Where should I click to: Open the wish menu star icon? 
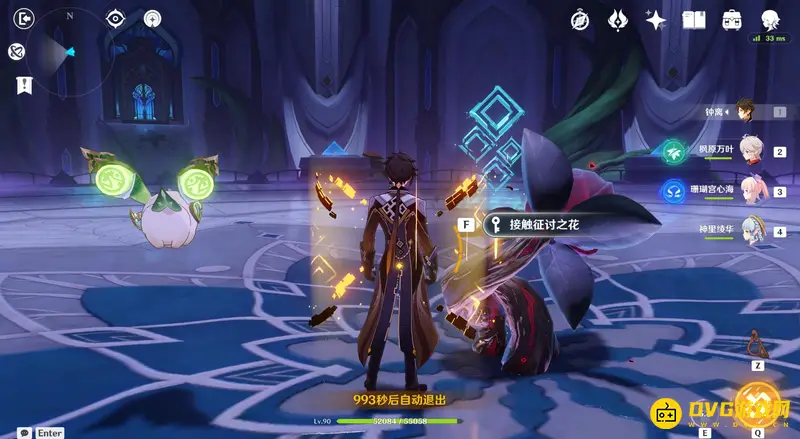tap(656, 19)
